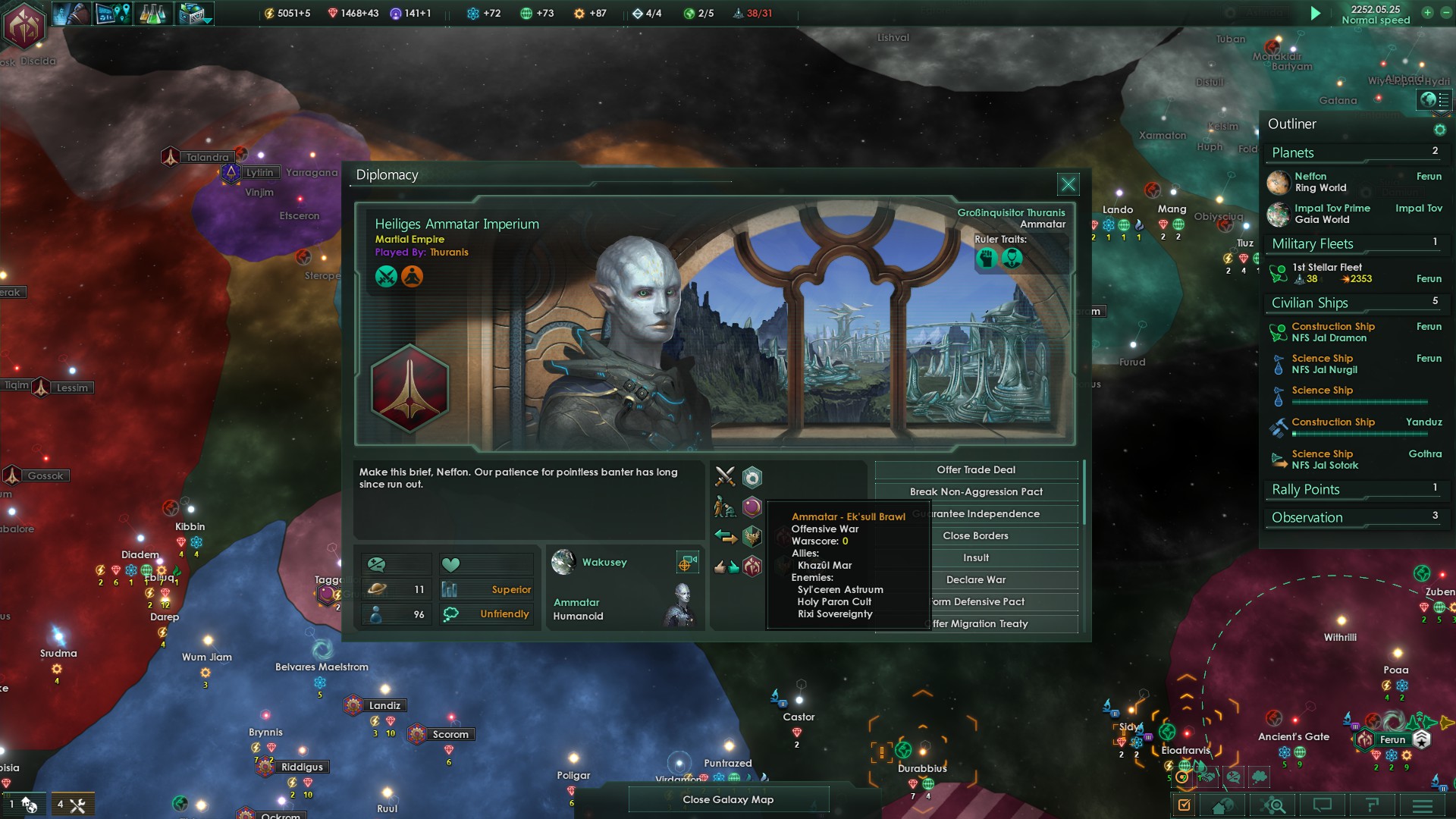Image resolution: width=1456 pixels, height=819 pixels.
Task: Select Offer Trade Deal
Action: (976, 470)
